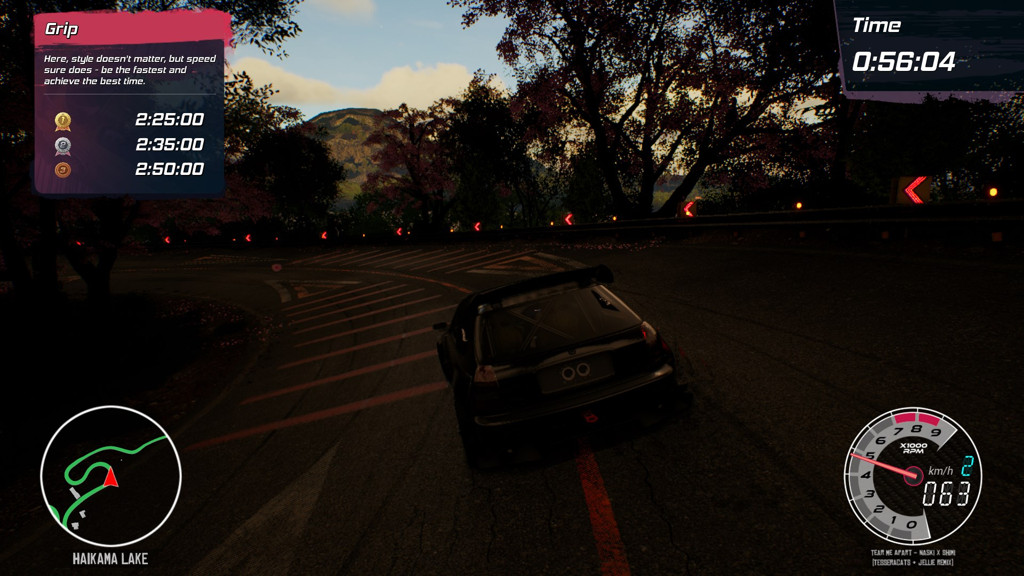The width and height of the screenshot is (1024, 576).
Task: Click the bronze medal target icon
Action: click(62, 170)
